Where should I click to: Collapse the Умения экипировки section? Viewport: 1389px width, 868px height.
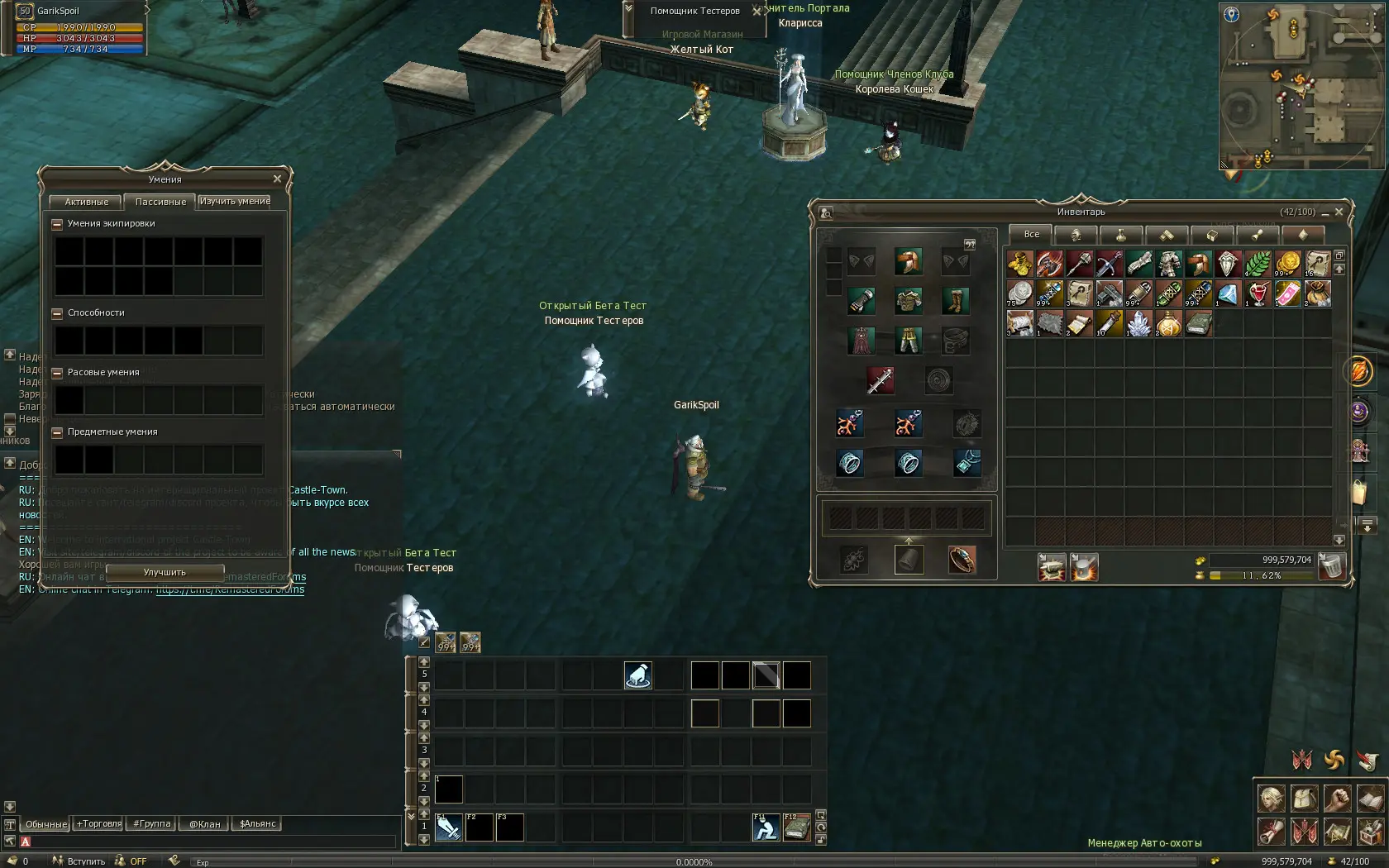click(57, 224)
